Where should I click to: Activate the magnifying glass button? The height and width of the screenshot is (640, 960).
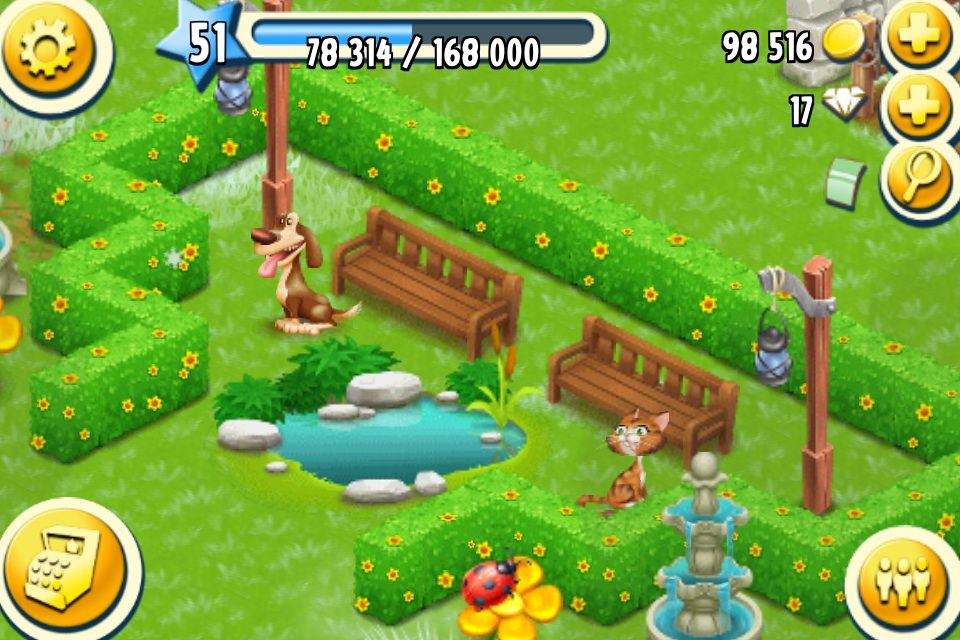[917, 180]
